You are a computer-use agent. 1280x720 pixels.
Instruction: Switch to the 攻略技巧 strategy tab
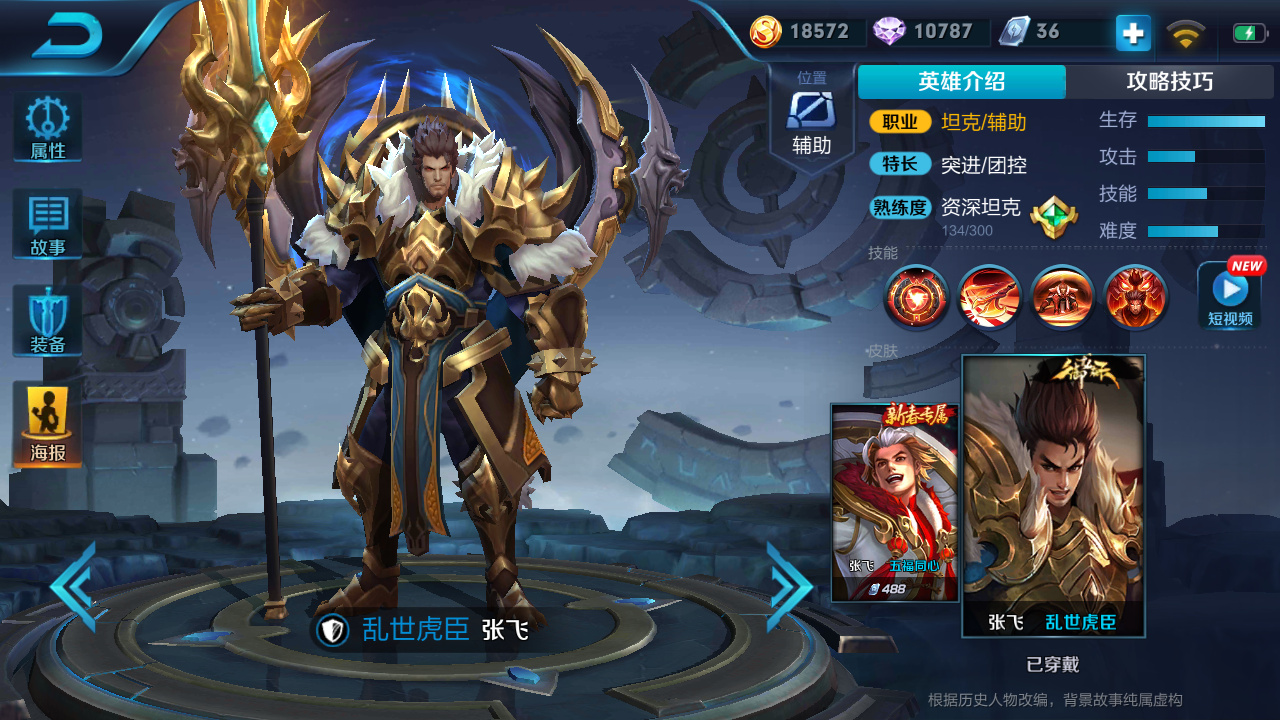(x=1172, y=82)
